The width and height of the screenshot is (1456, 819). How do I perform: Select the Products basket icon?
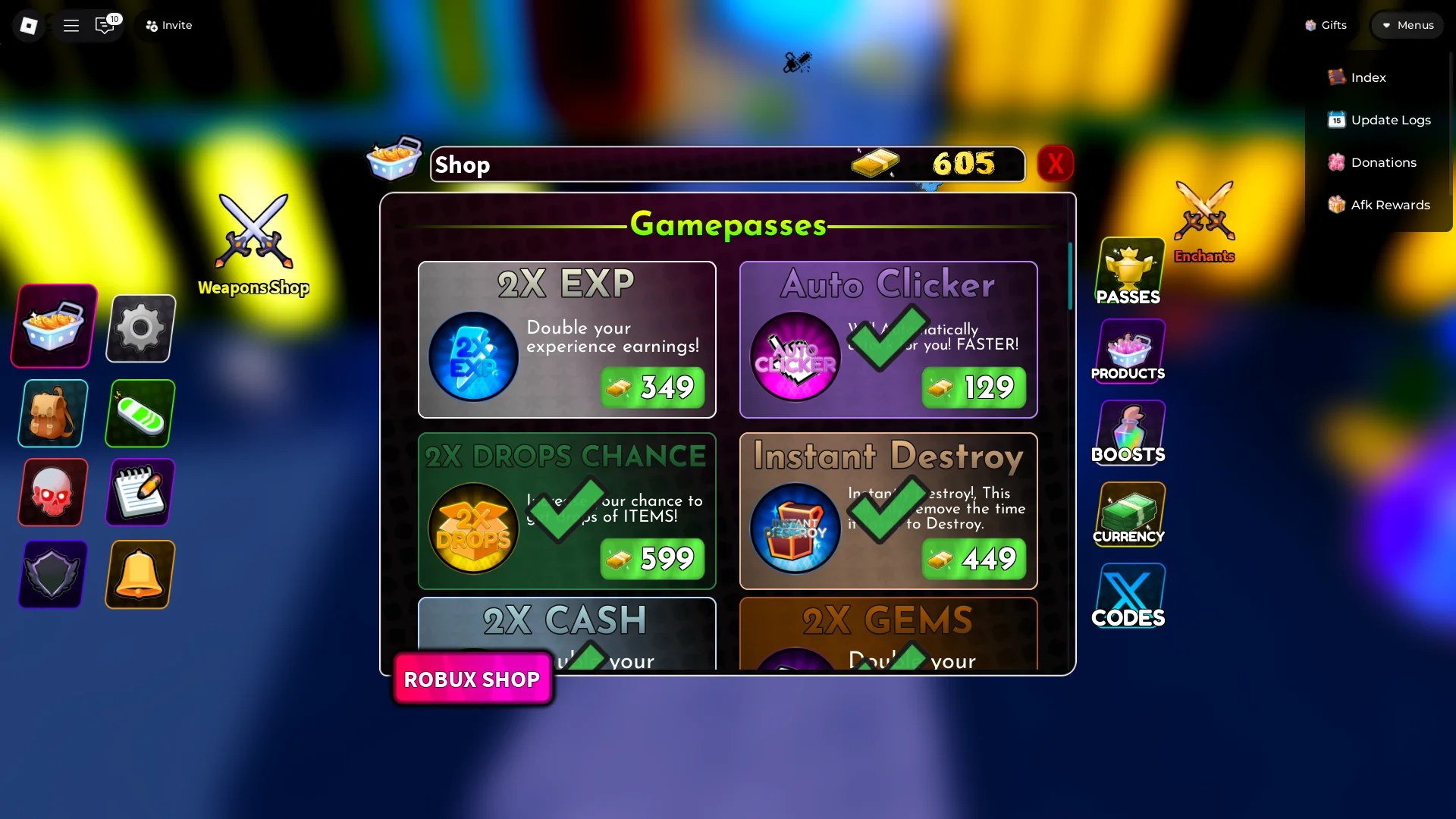point(1128,350)
